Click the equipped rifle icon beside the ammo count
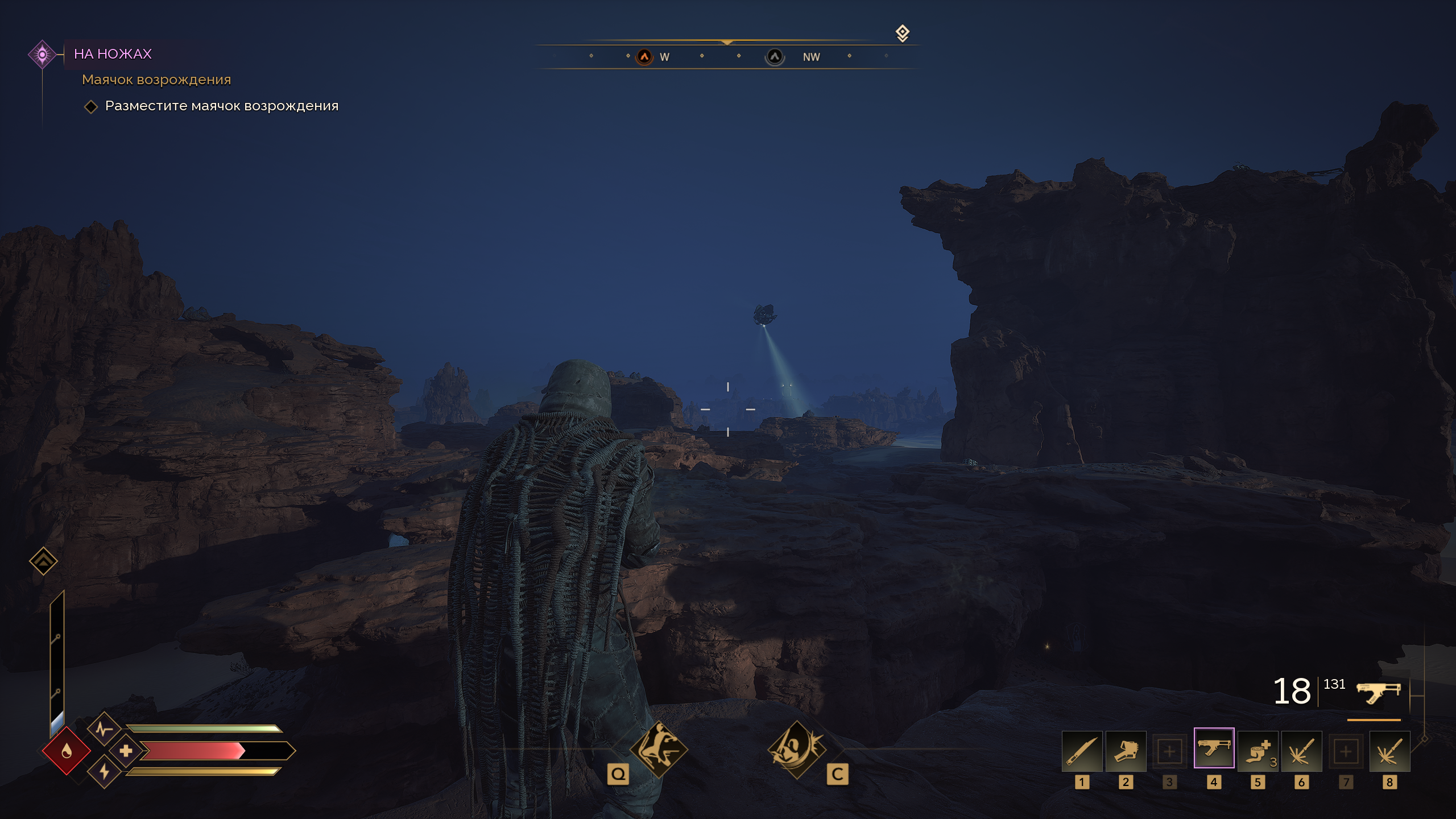This screenshot has height=819, width=1456. coord(1378,692)
